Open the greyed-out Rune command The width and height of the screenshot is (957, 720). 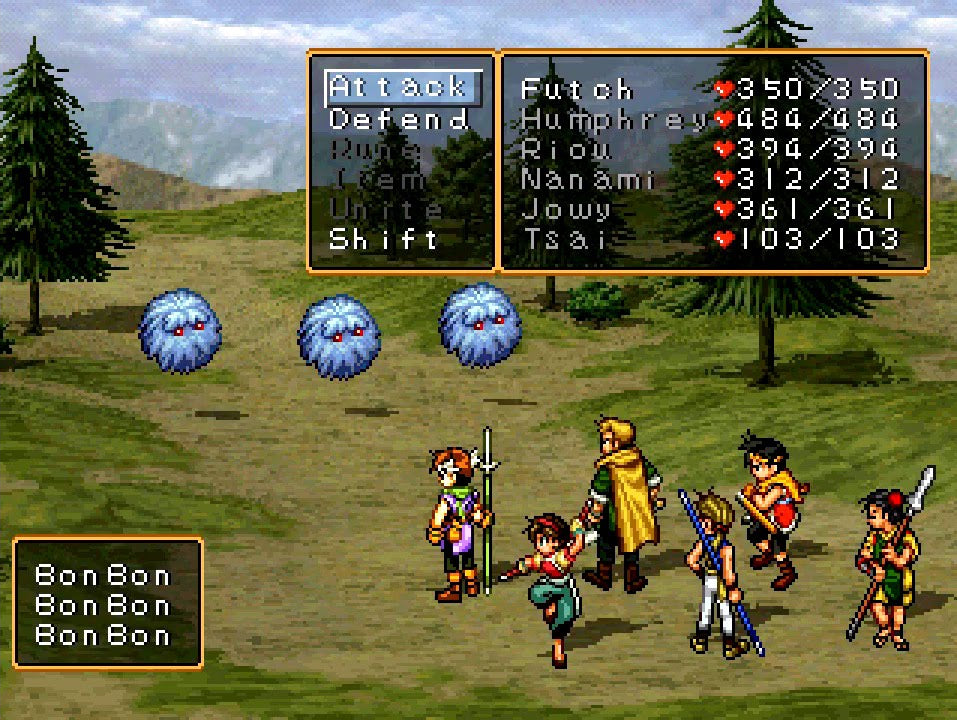[x=373, y=150]
